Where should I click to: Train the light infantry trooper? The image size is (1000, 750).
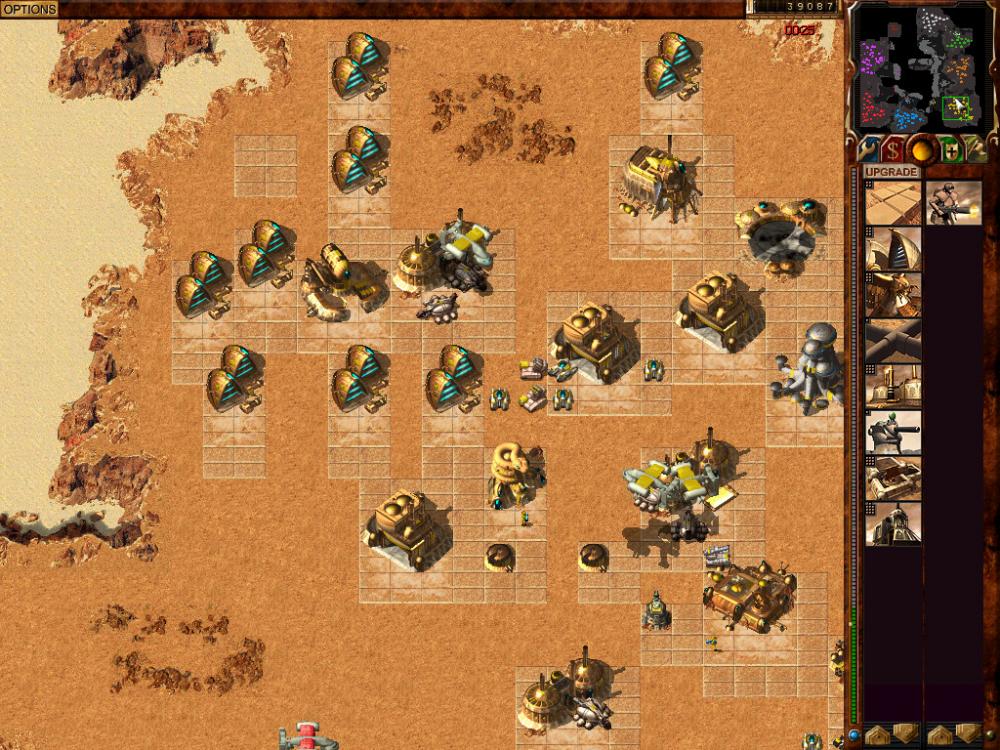(x=953, y=203)
